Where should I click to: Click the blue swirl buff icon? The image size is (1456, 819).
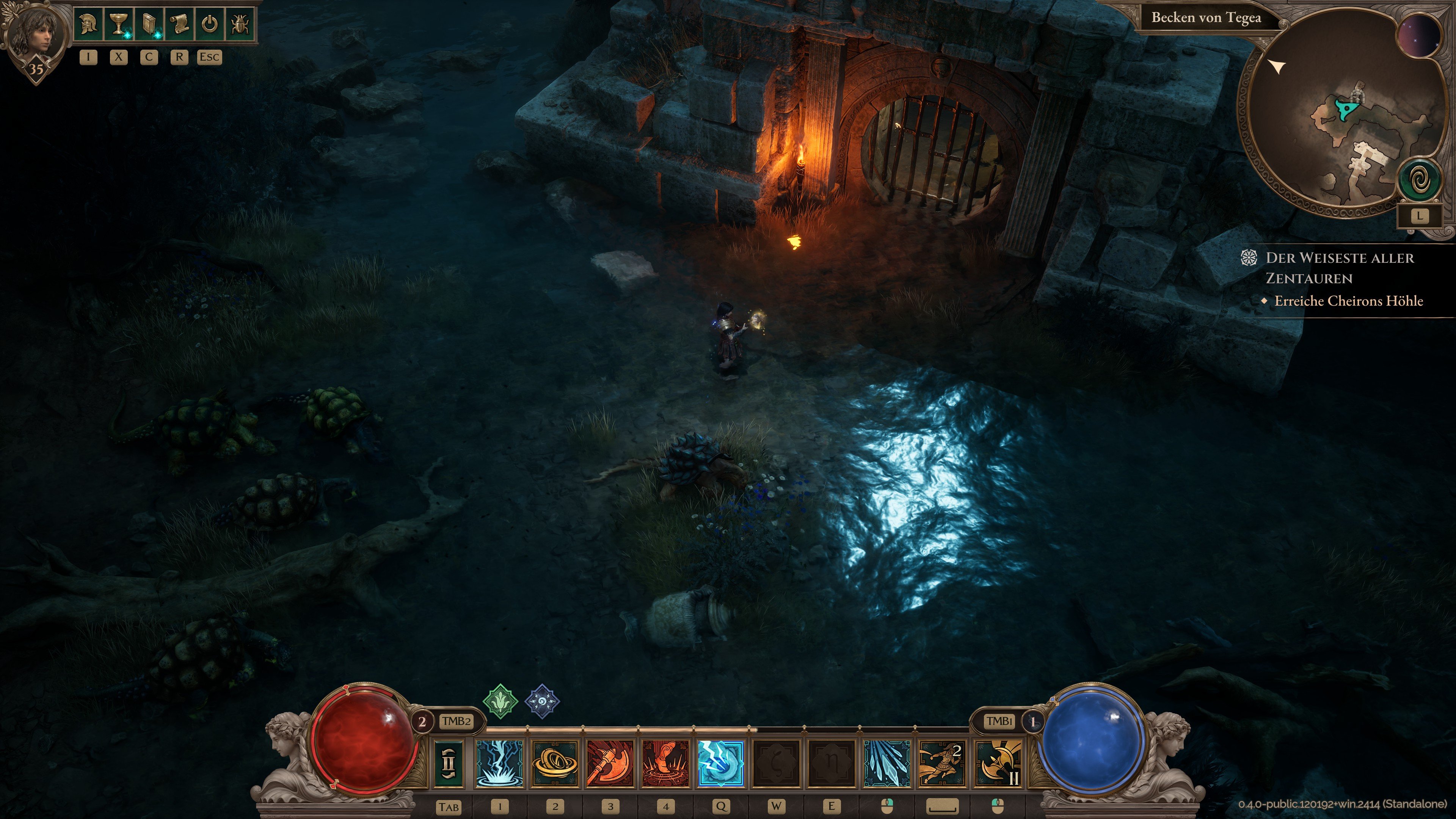(x=542, y=701)
